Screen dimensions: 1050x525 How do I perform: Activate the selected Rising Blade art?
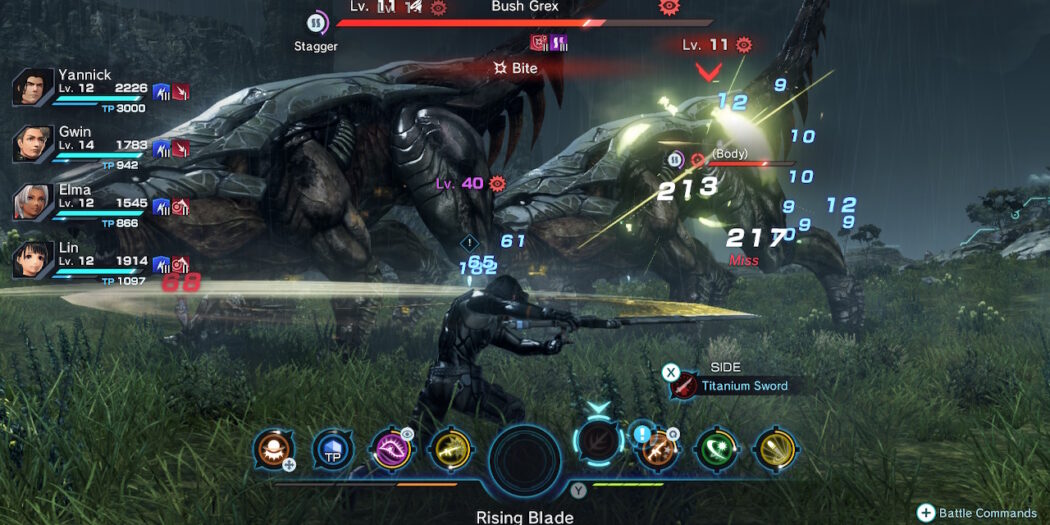click(599, 448)
